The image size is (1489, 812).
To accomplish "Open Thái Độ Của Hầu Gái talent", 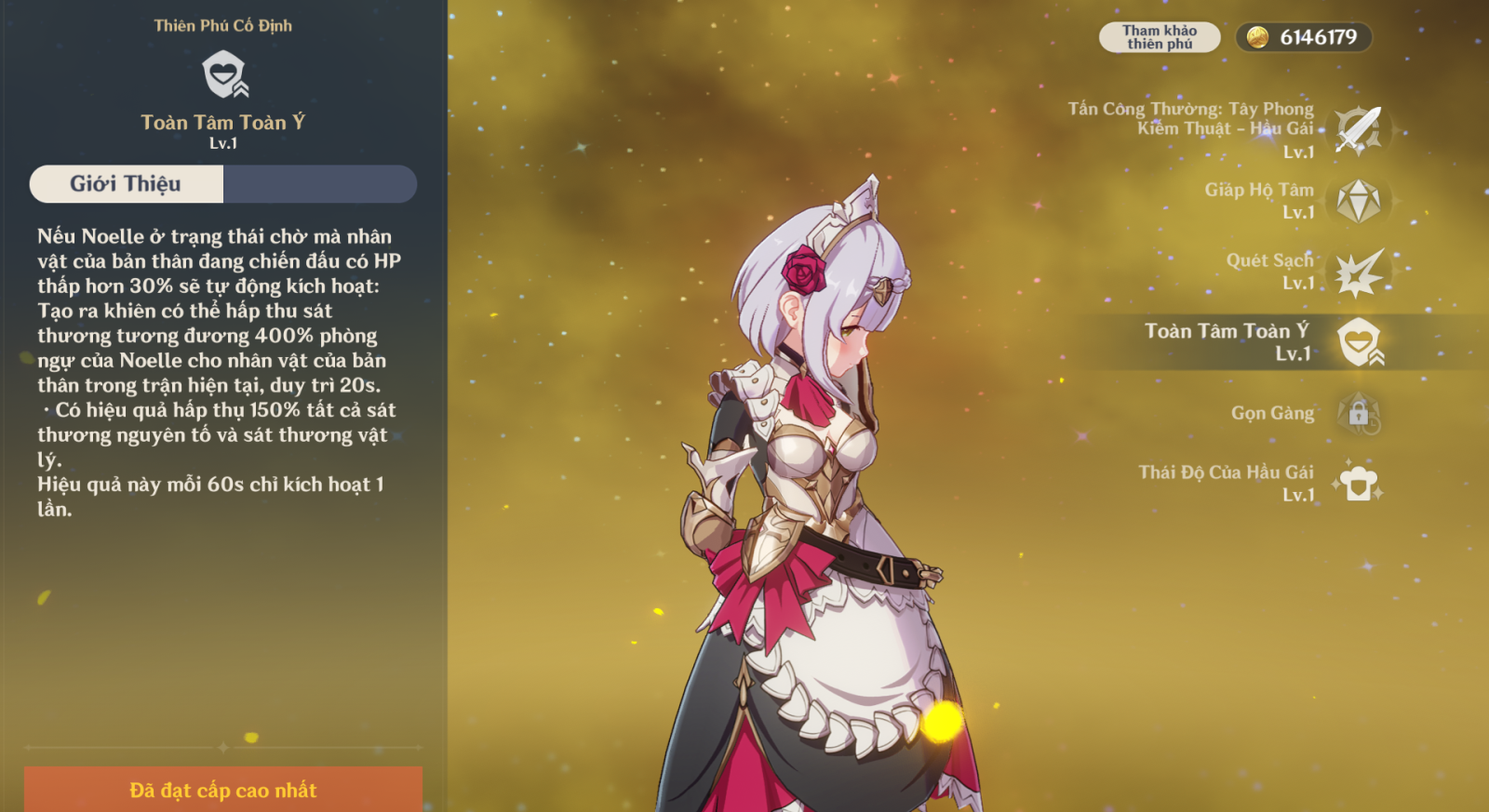I will [1358, 484].
